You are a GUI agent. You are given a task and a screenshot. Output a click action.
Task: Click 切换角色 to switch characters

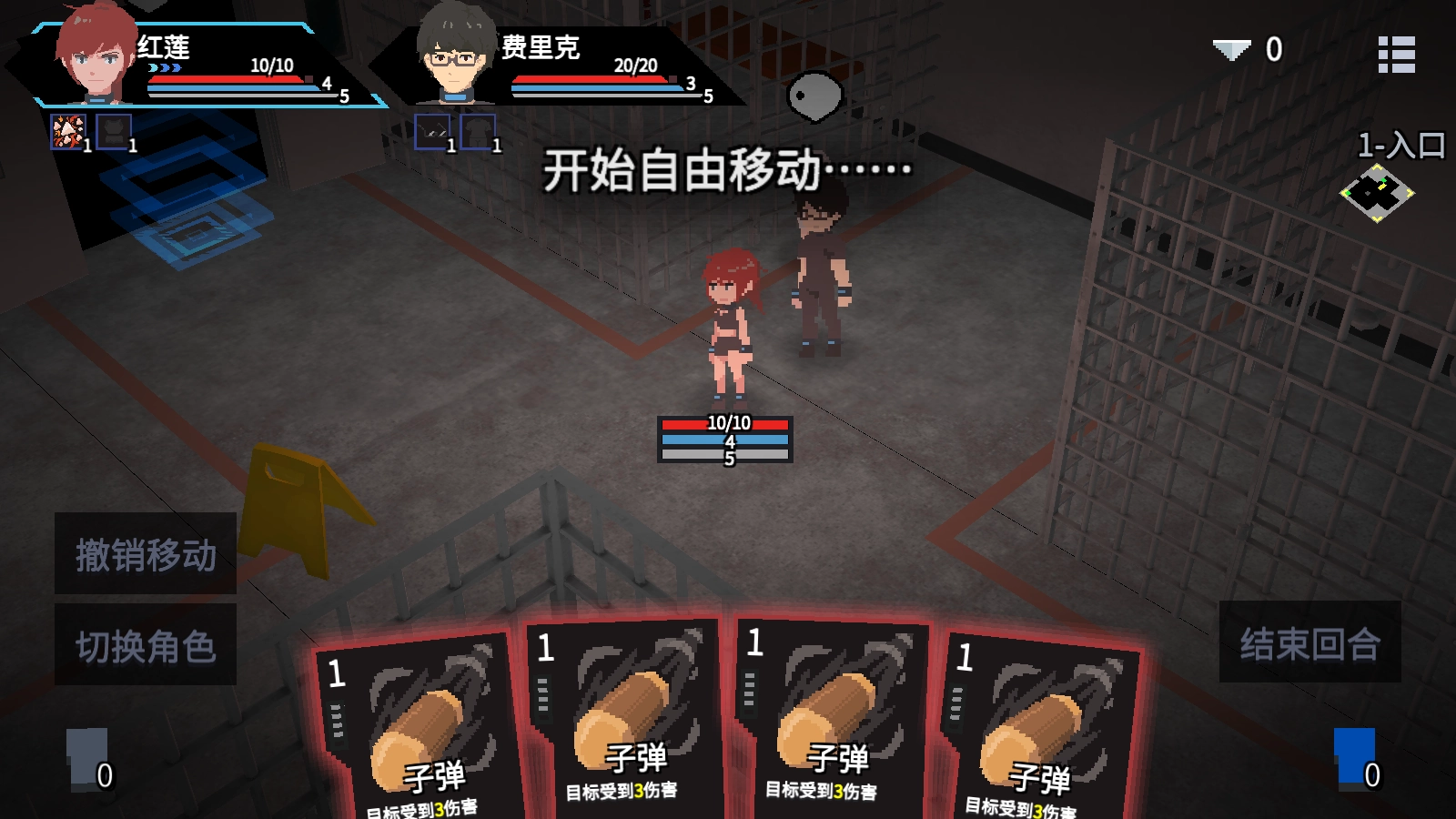[146, 644]
